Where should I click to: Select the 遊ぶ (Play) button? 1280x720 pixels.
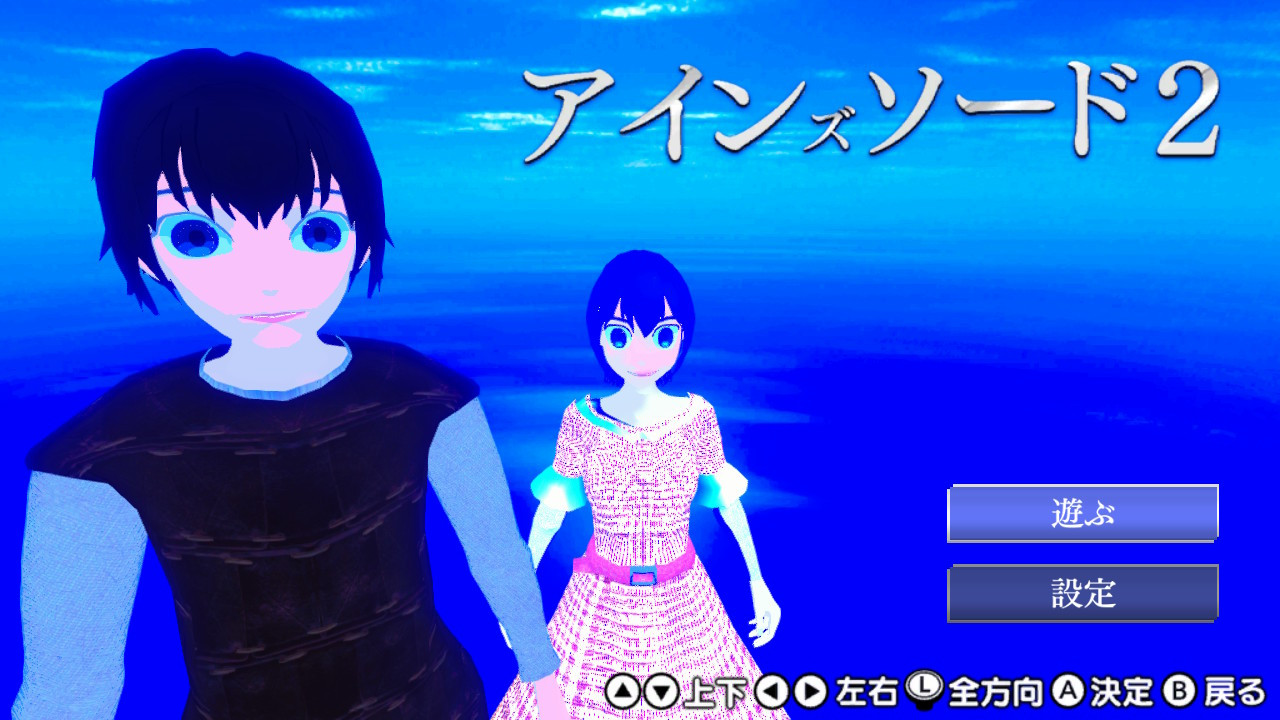1082,512
